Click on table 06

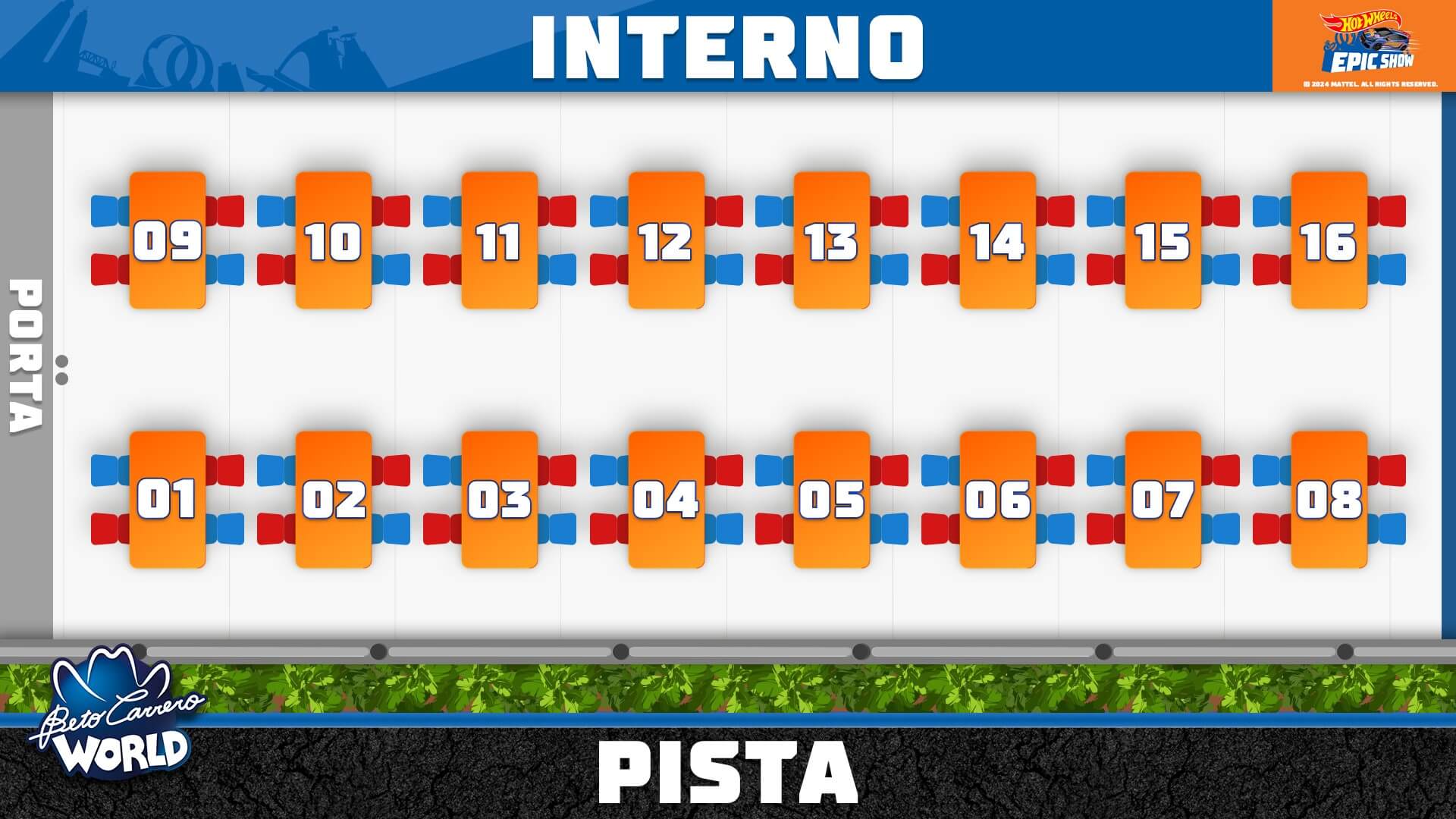998,500
